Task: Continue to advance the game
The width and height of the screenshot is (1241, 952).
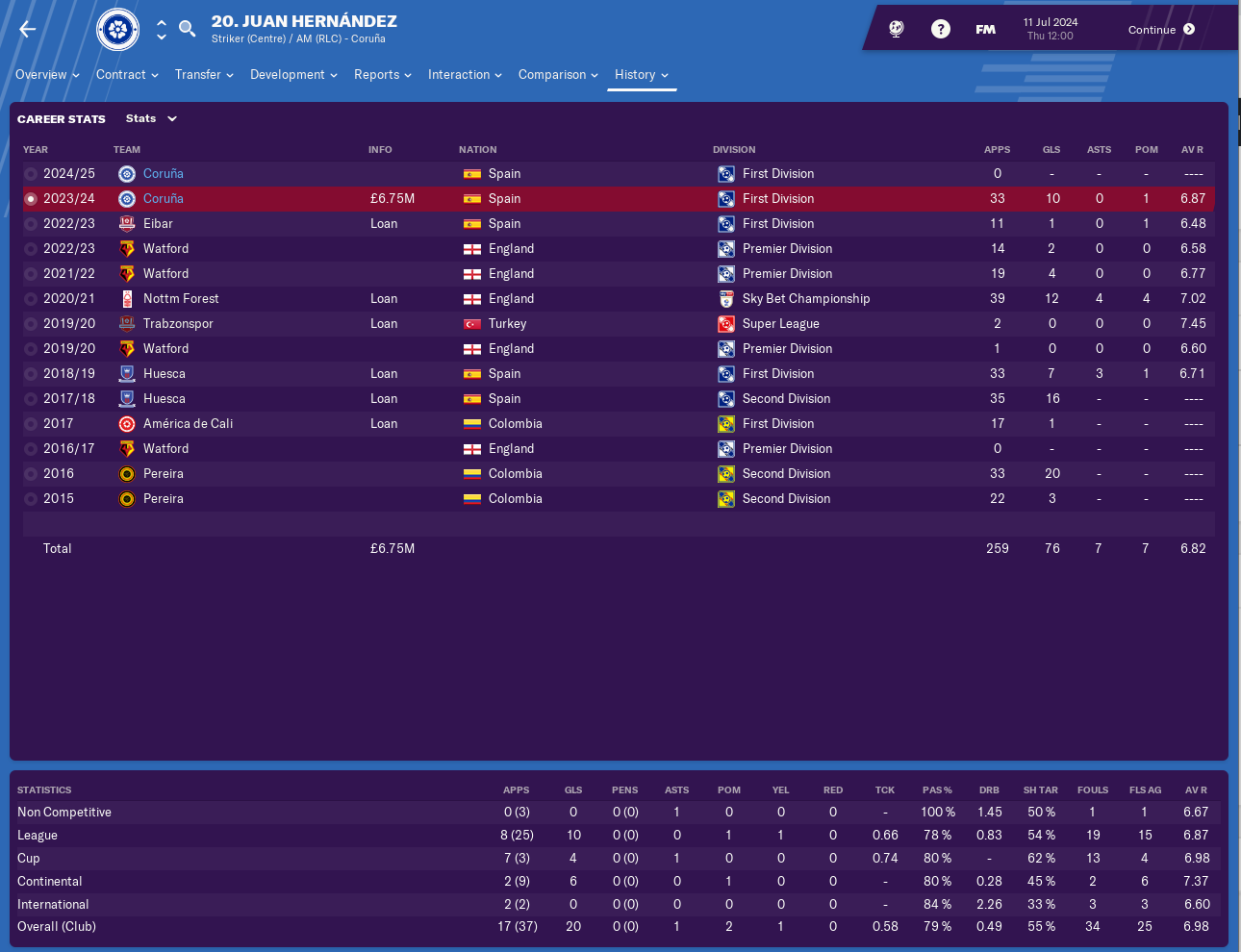Action: click(1161, 30)
